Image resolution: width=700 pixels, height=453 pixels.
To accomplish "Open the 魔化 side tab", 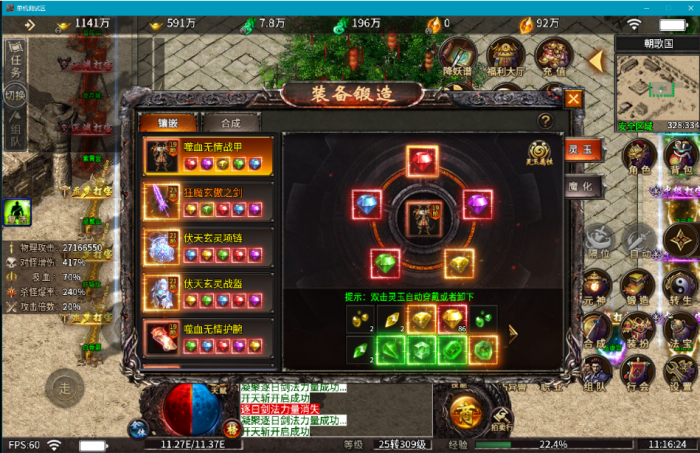I will [x=583, y=188].
